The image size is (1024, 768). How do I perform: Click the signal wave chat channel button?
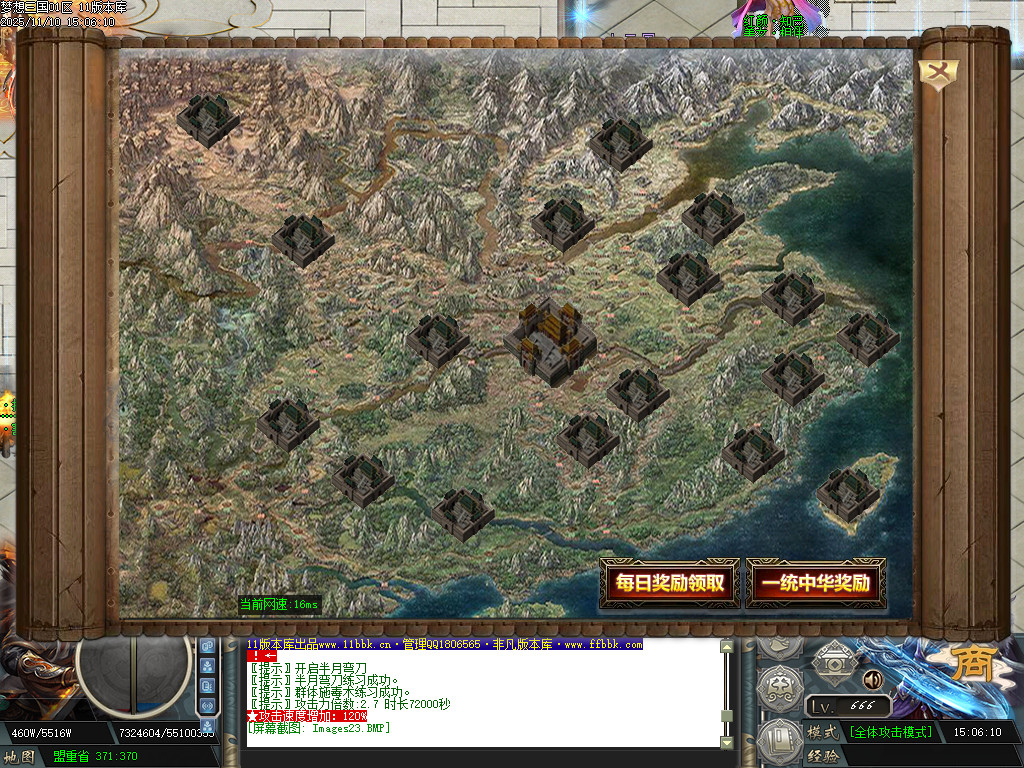click(208, 706)
